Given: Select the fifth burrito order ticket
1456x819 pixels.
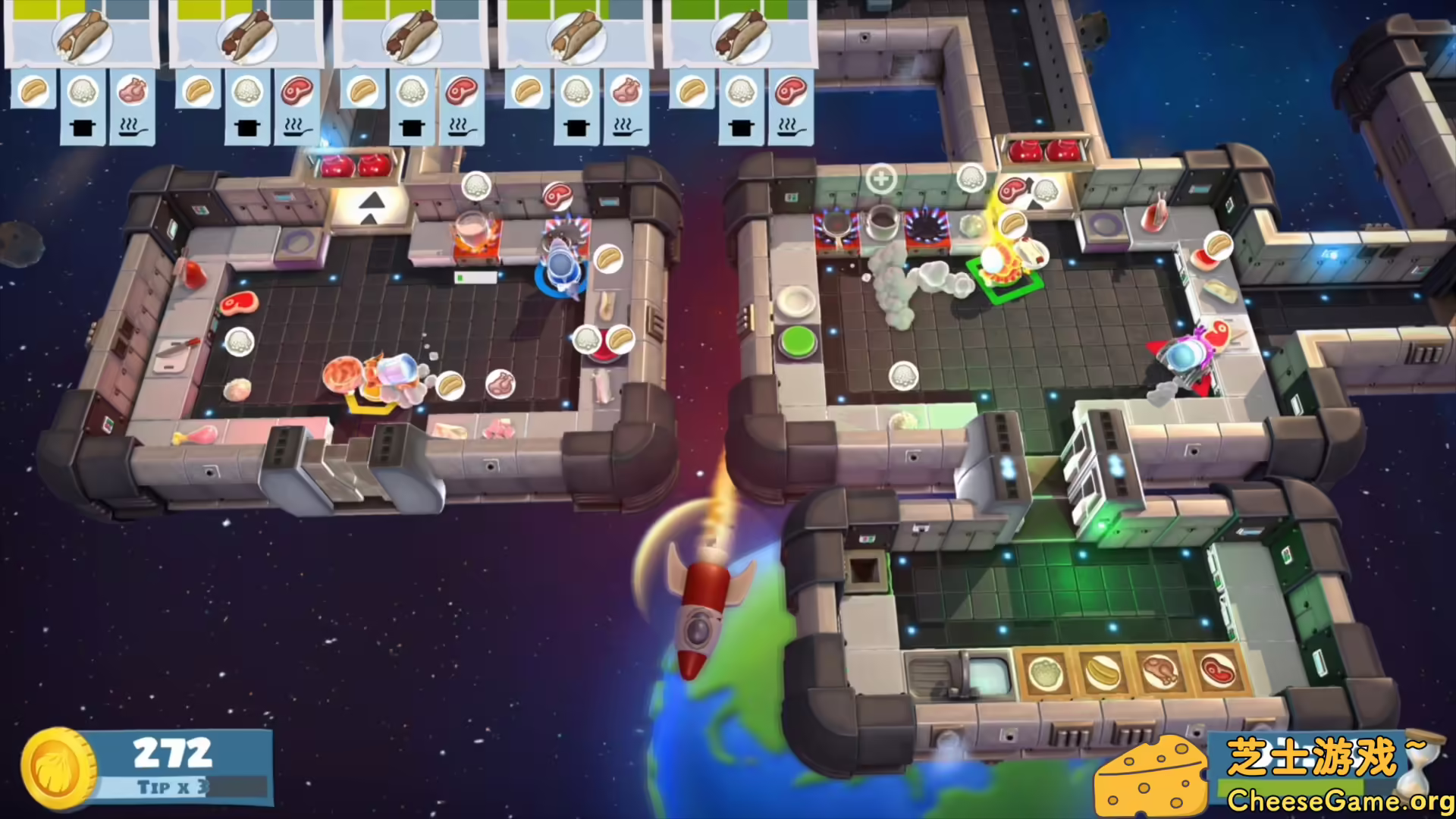Looking at the screenshot, I should point(741,36).
